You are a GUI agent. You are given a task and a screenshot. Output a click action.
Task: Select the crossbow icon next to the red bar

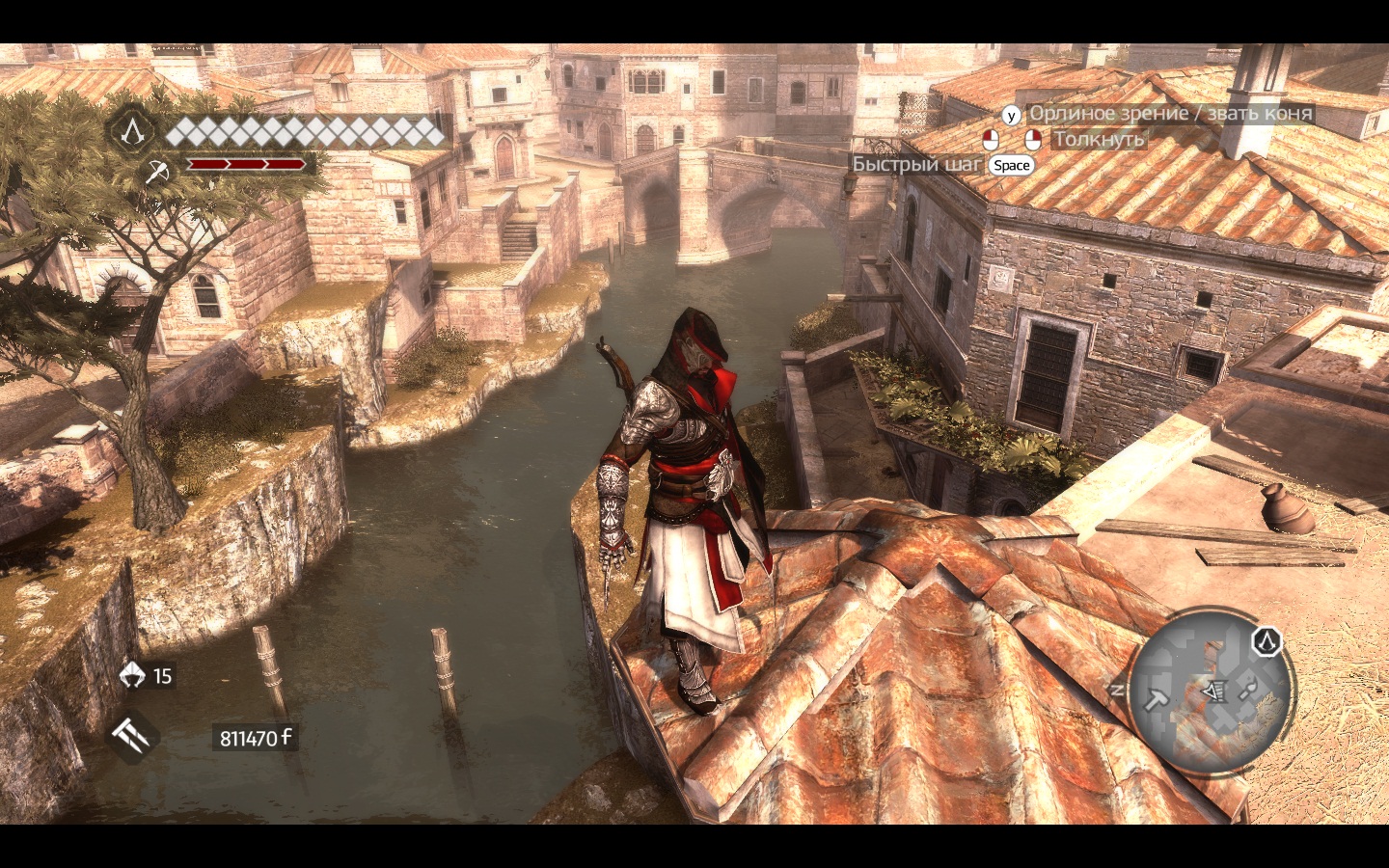(156, 172)
